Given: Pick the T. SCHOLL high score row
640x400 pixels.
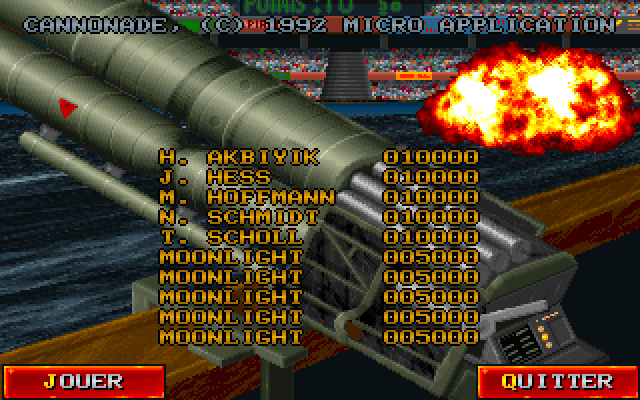Looking at the screenshot, I should [318, 237].
